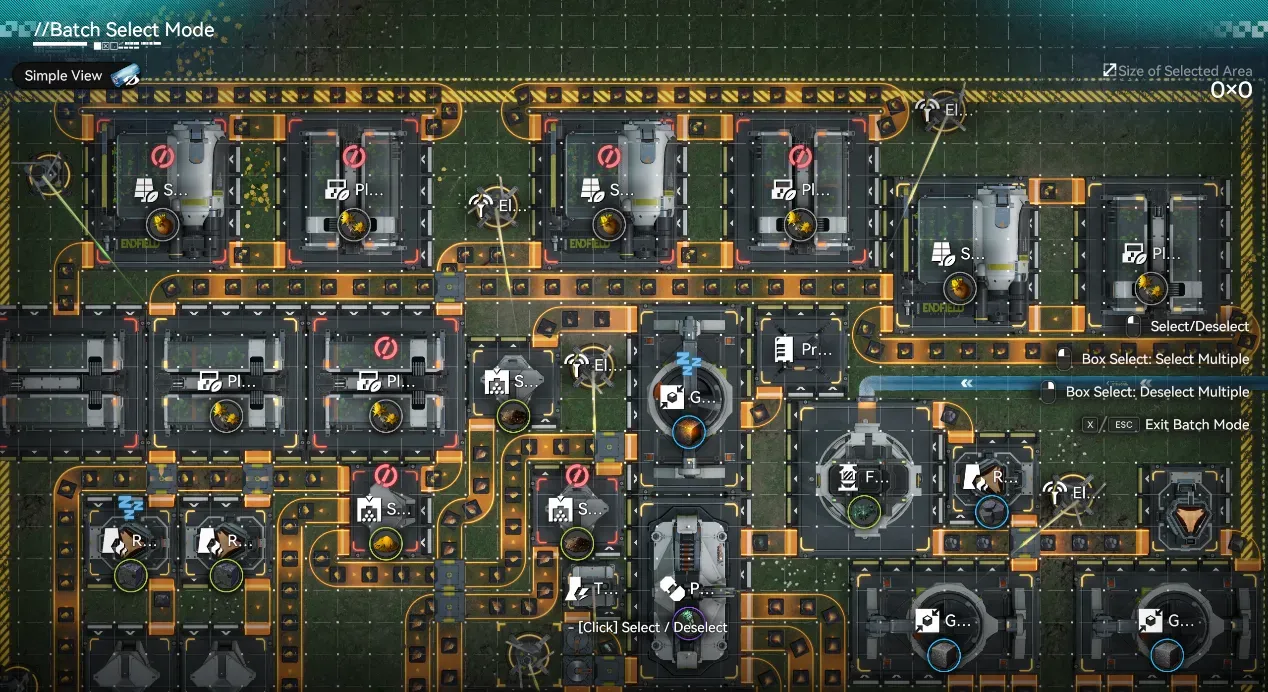Select the small building labeled "T..."
This screenshot has height=692, width=1268.
click(x=593, y=589)
